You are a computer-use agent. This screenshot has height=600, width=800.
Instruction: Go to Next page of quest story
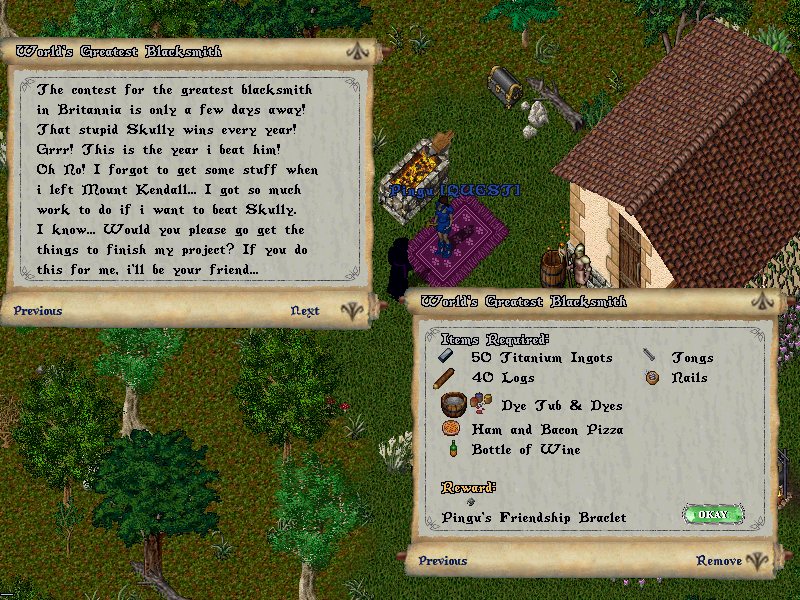(305, 311)
